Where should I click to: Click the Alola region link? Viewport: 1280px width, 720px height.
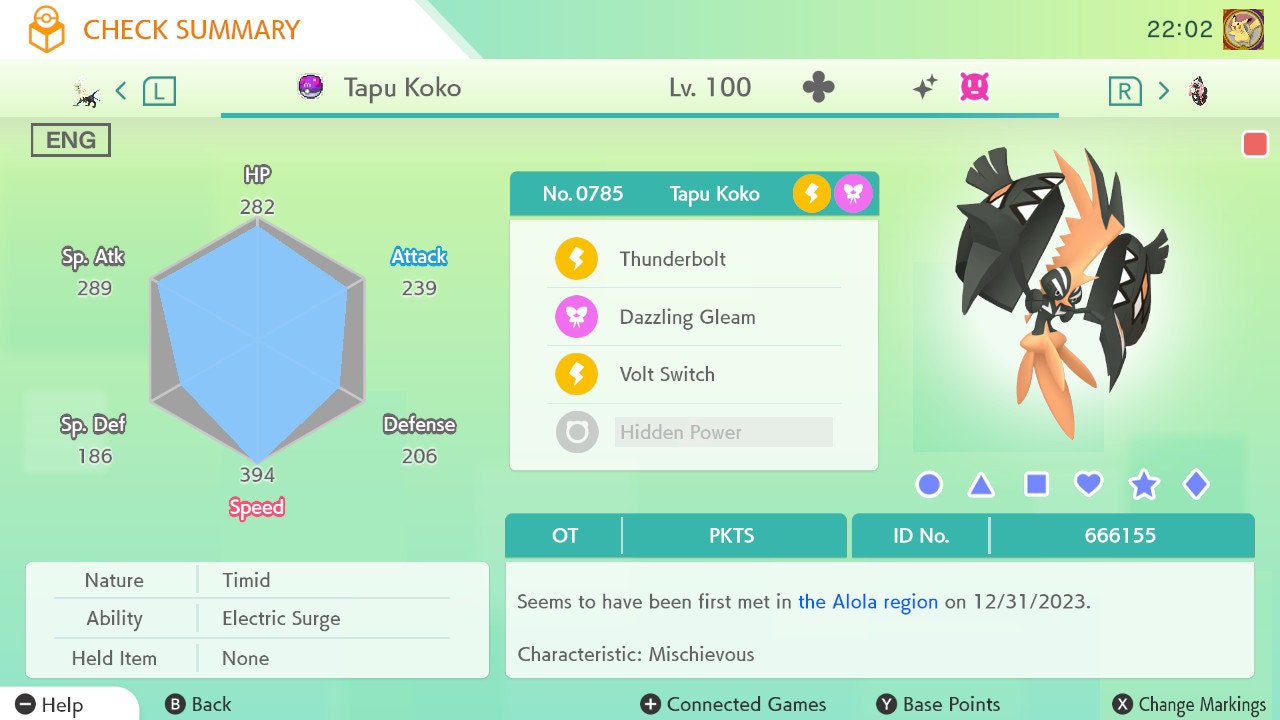868,602
